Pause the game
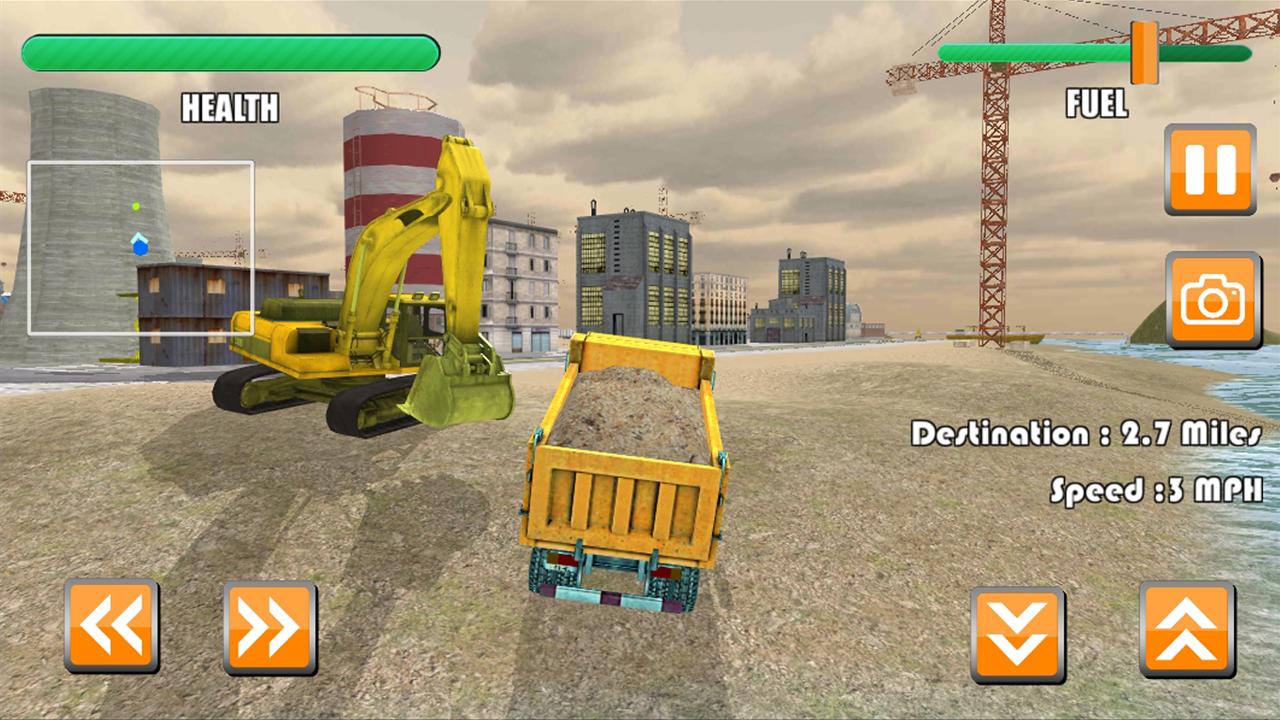Viewport: 1280px width, 720px height. pyautogui.click(x=1209, y=168)
